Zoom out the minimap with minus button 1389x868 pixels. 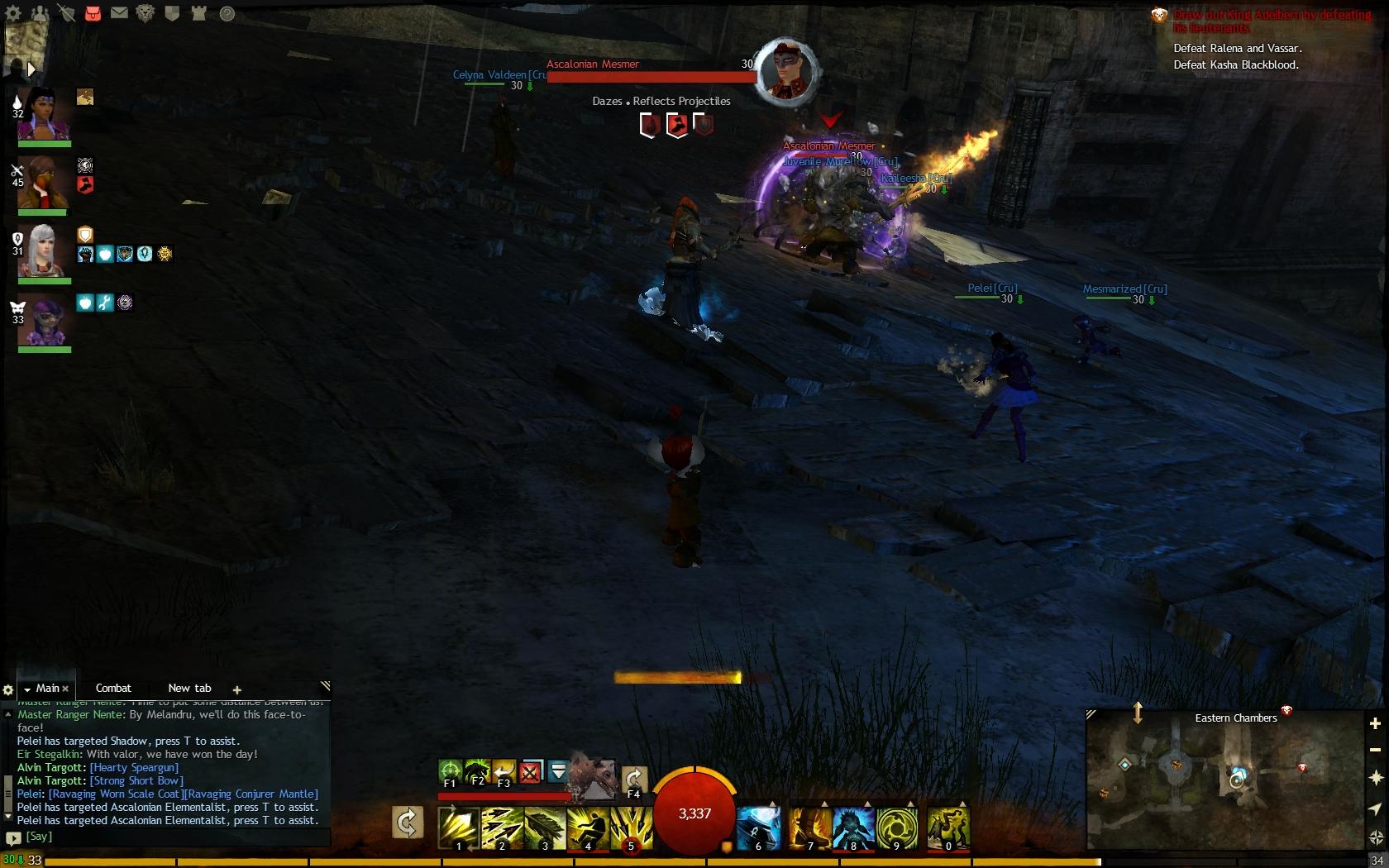1375,750
